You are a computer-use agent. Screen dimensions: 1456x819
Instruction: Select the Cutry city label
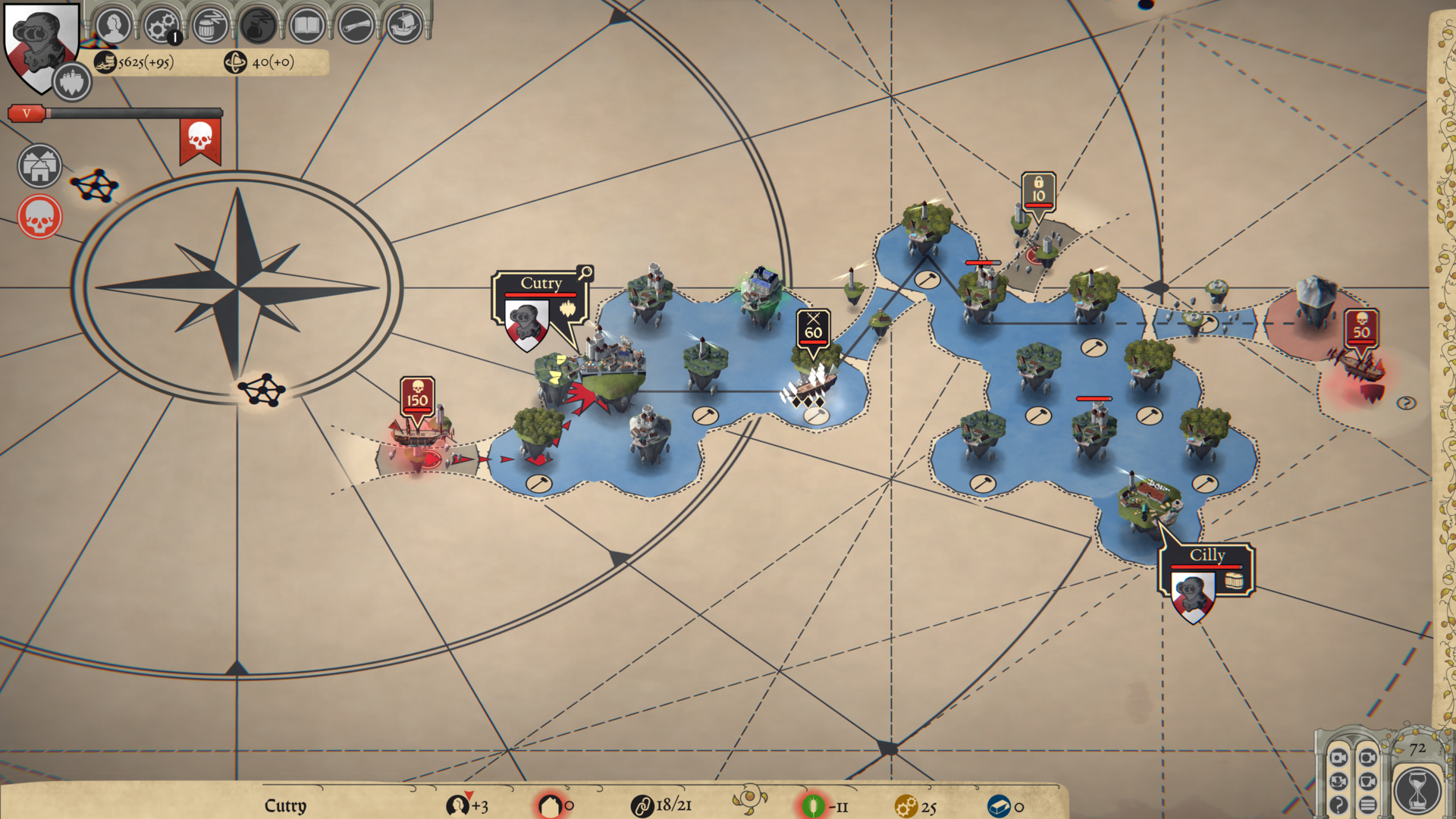pos(541,284)
